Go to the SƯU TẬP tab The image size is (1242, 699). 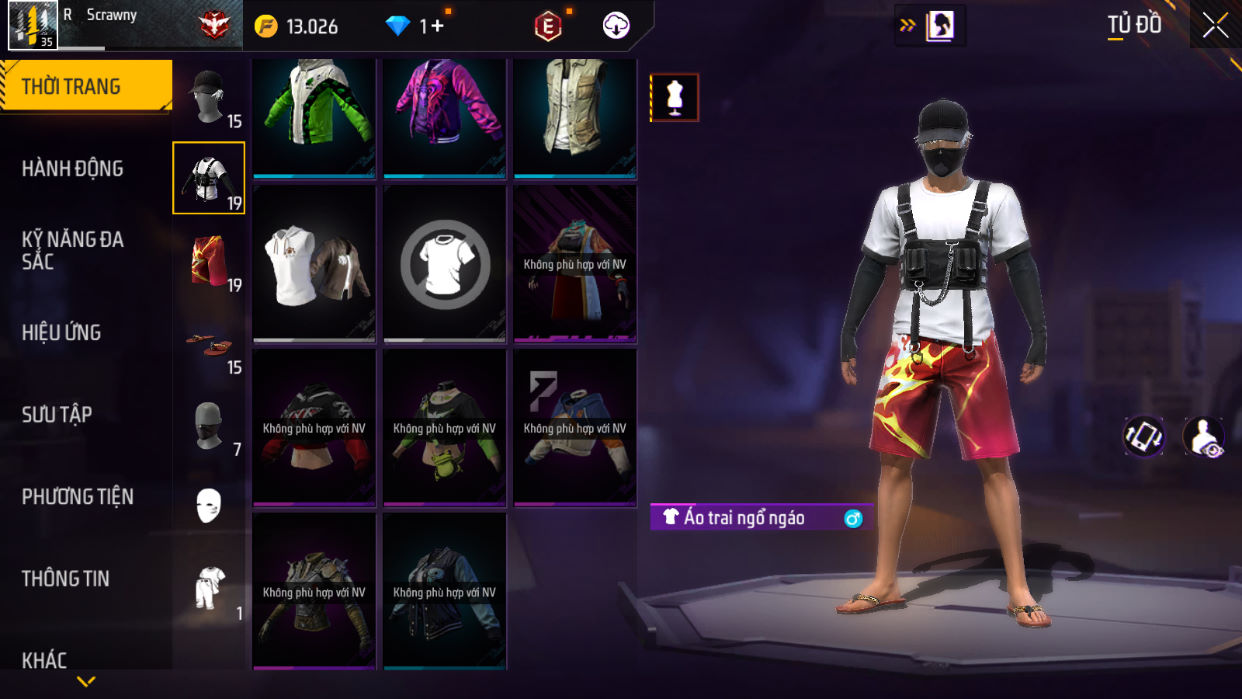click(57, 414)
